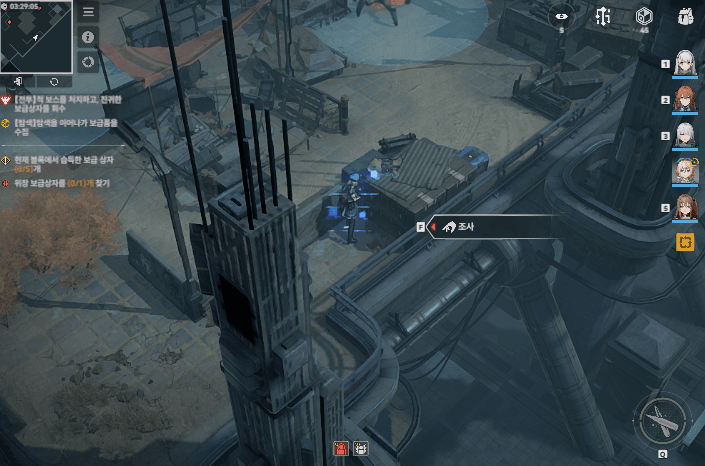The height and width of the screenshot is (466, 705).
Task: Click the round info button
Action: coord(88,37)
